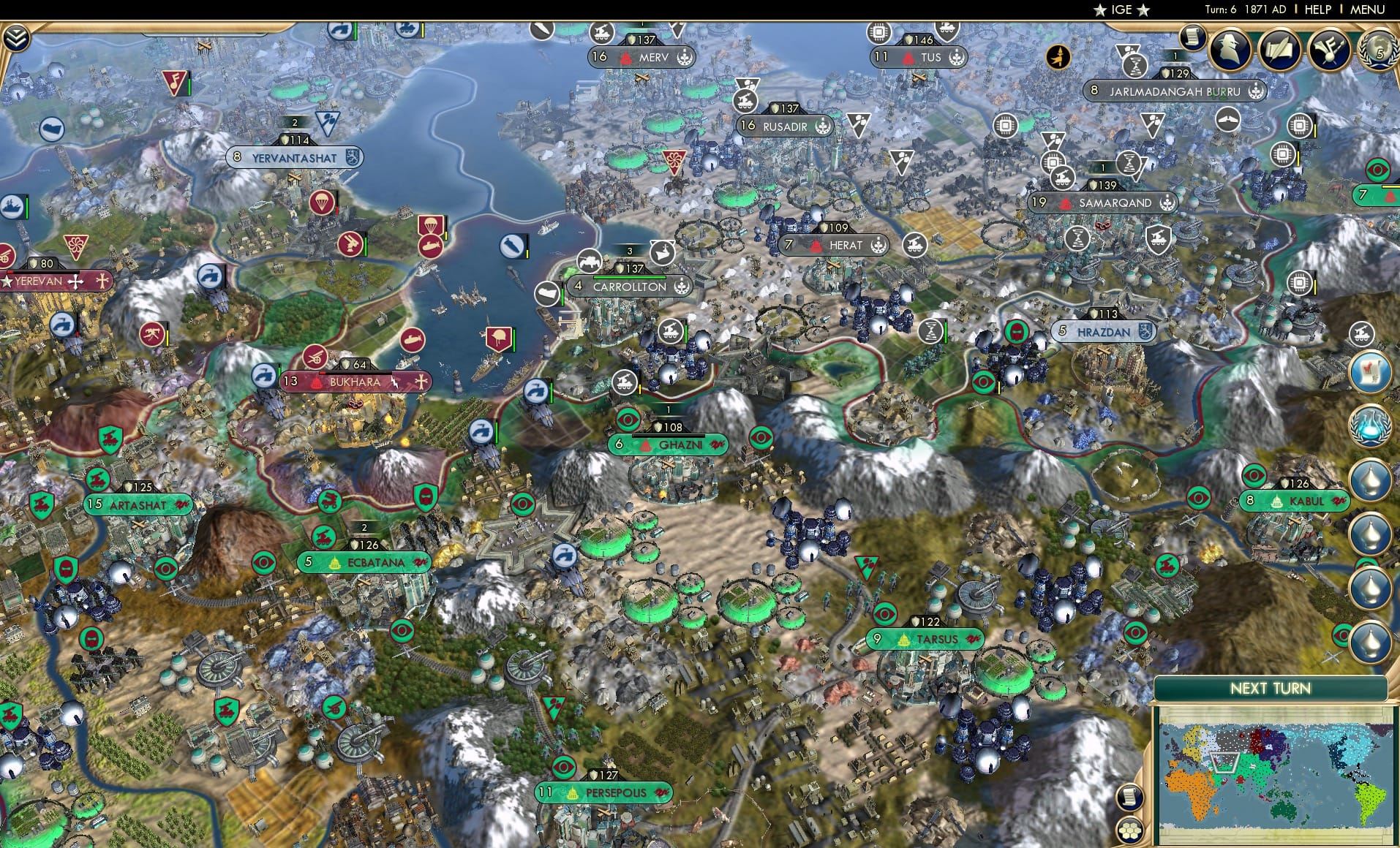
Task: Click a genie lamp notification on the right edge
Action: 1370,479
